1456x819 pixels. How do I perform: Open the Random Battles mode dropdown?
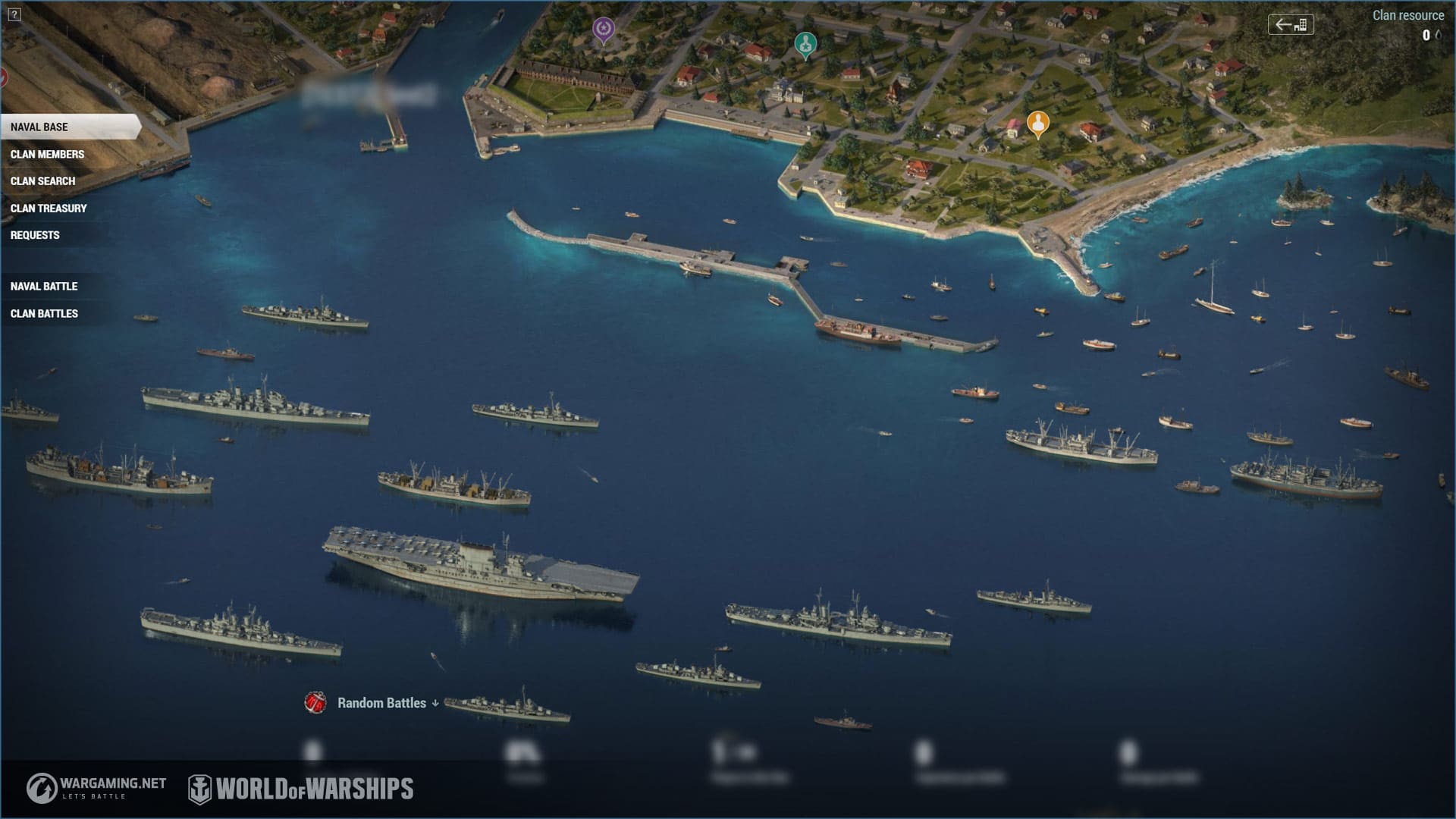(387, 703)
